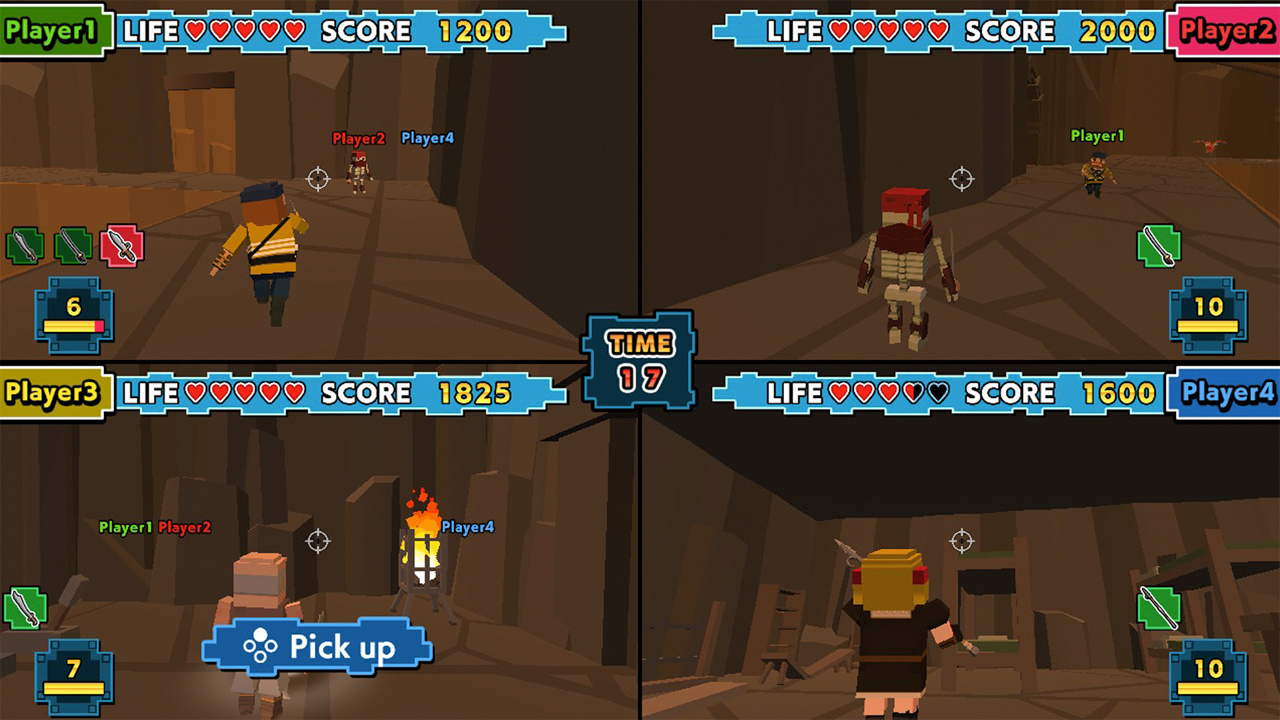Expand Player2's pink name plate
This screenshot has width=1280, height=720.
point(1227,31)
